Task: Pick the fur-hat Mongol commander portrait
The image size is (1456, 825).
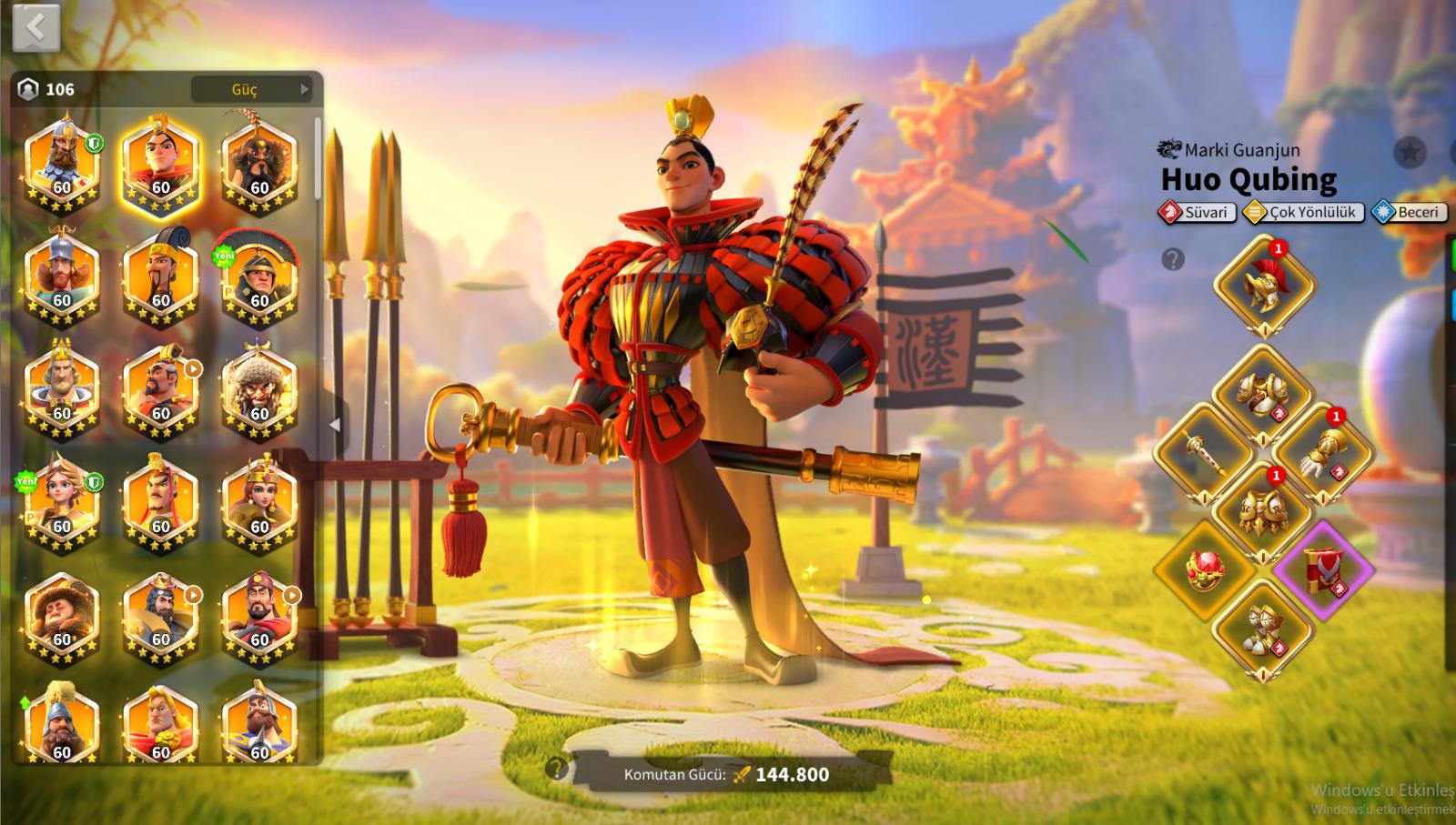Action: pos(259,390)
